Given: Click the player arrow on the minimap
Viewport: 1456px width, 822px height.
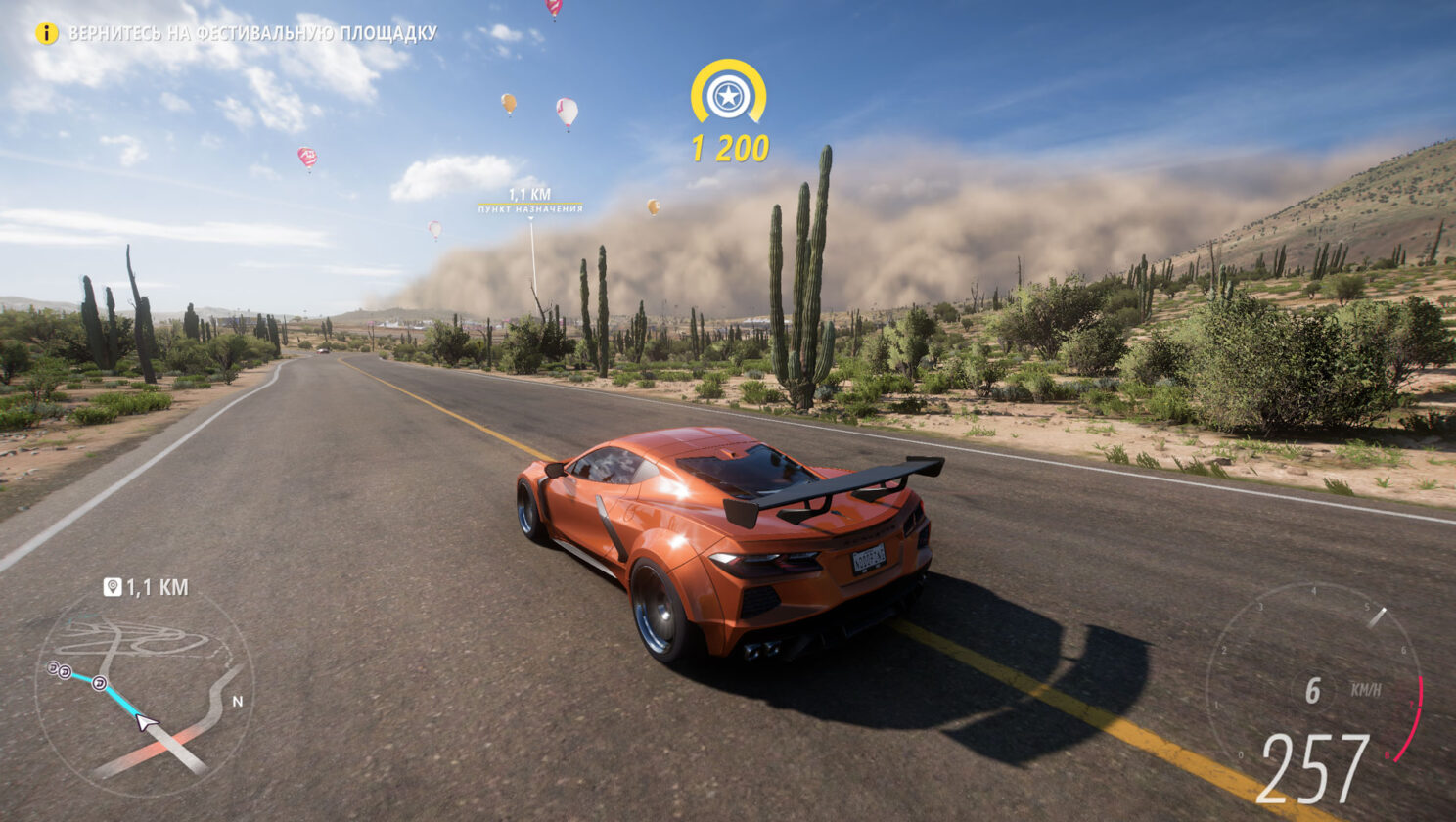Looking at the screenshot, I should [146, 722].
